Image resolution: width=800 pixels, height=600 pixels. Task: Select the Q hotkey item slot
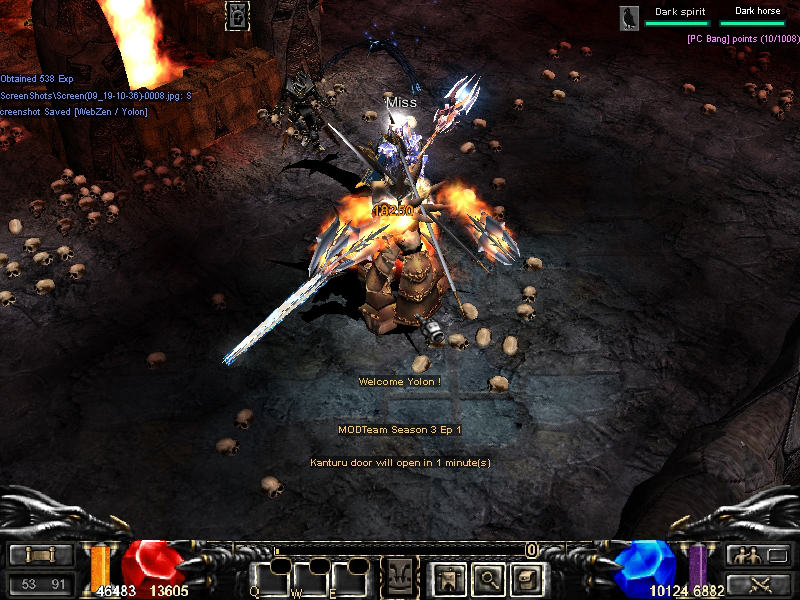tap(272, 578)
